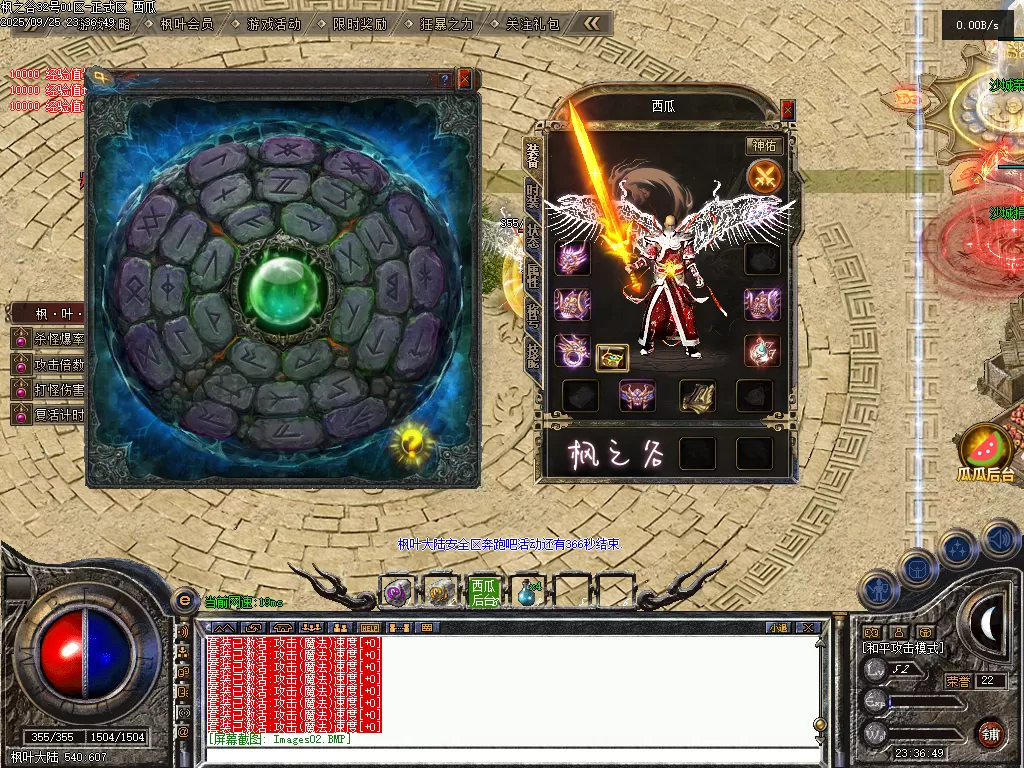Click the green orb in the rune wheel
1024x768 pixels.
(x=281, y=287)
